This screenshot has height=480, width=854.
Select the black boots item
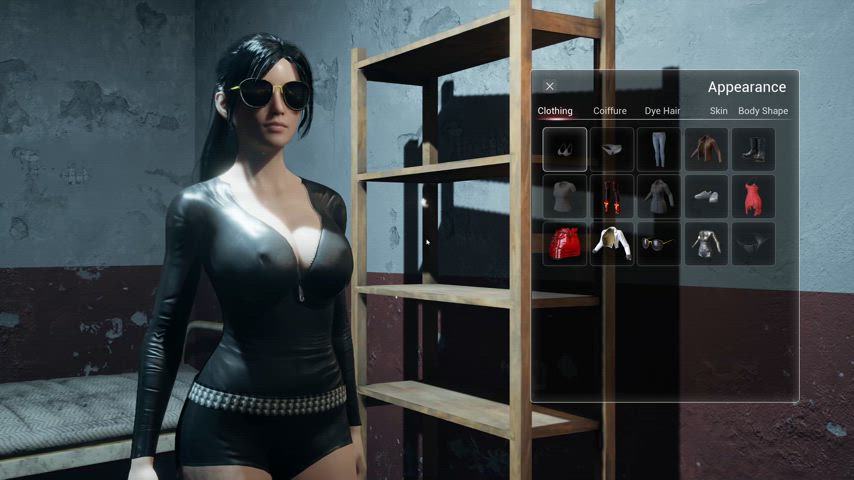click(x=753, y=149)
